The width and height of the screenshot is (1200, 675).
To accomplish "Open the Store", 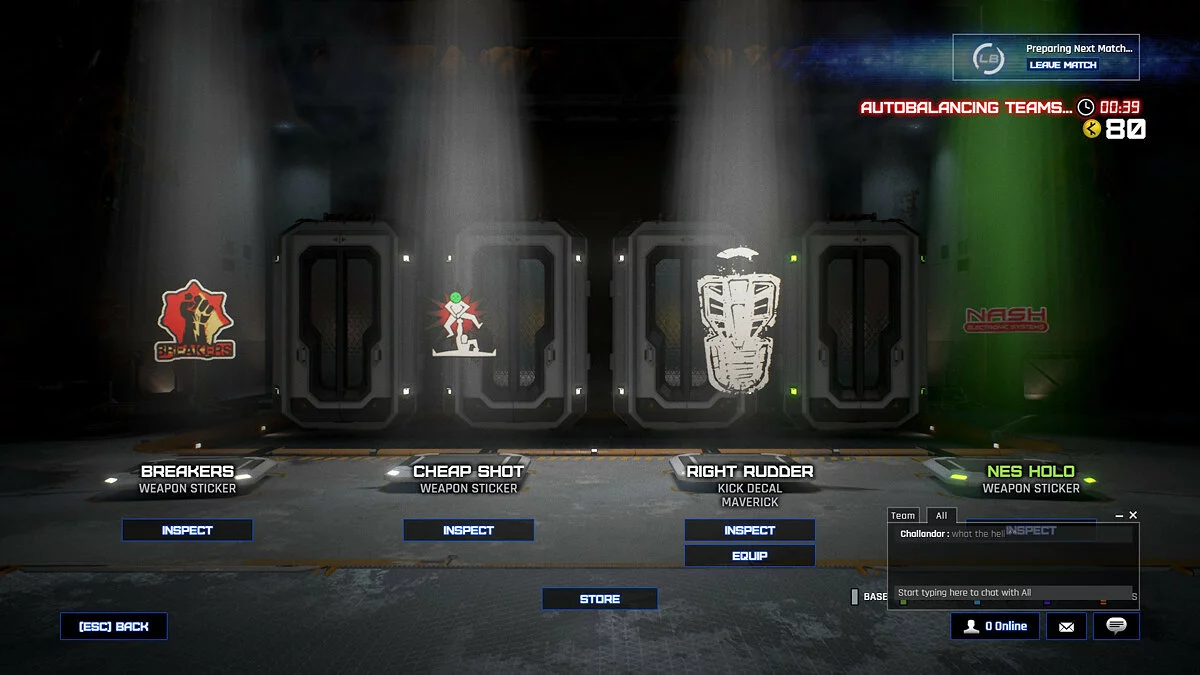I will point(599,599).
